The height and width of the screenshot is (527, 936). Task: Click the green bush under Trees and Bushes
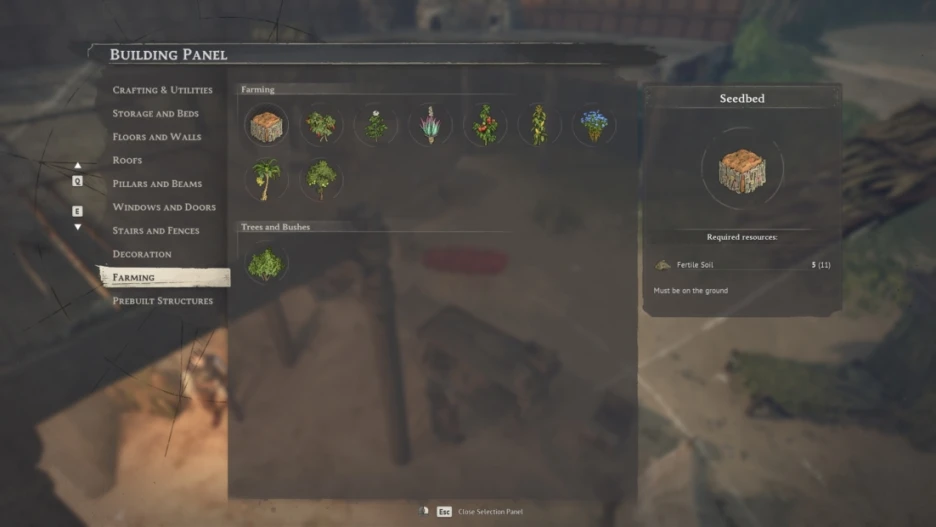tap(266, 264)
